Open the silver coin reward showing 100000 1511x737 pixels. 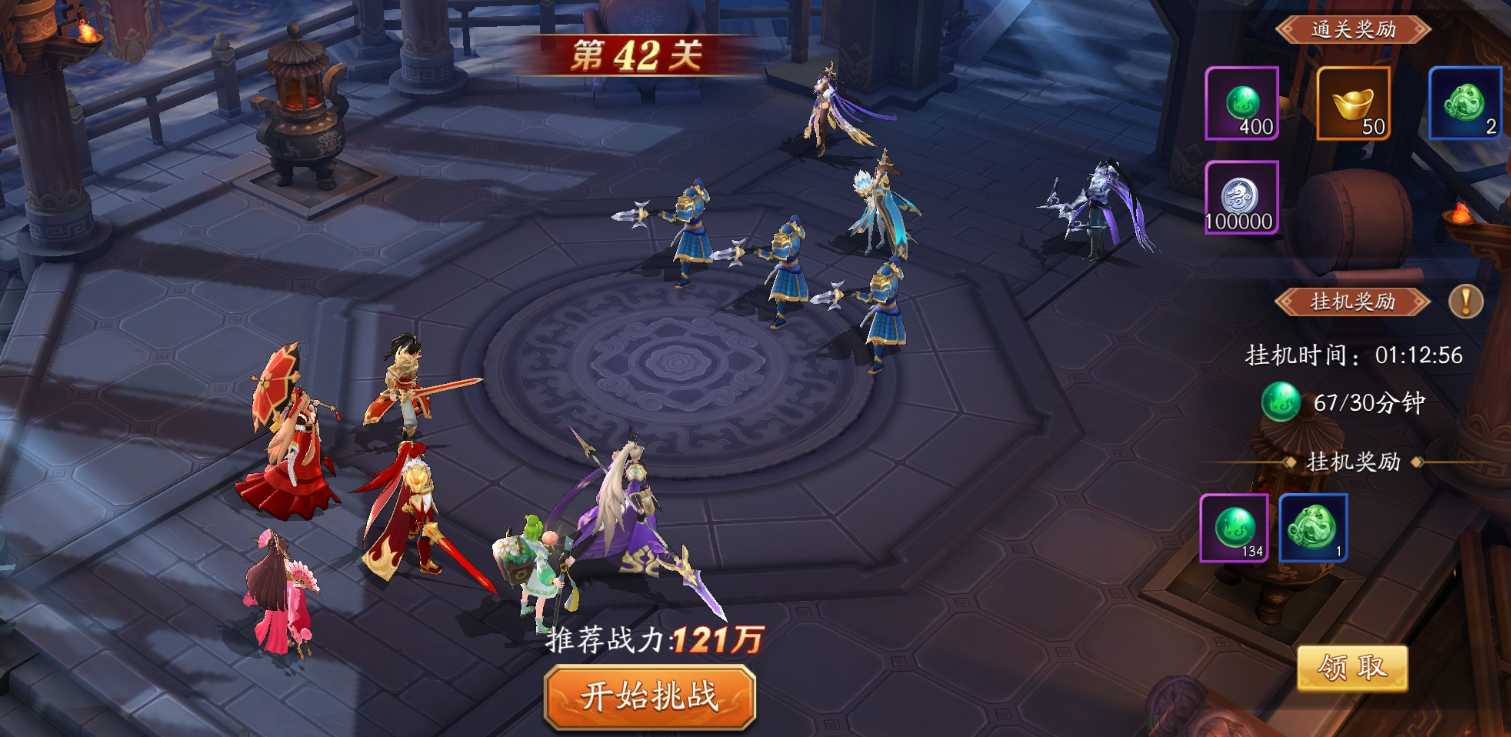click(x=1242, y=197)
